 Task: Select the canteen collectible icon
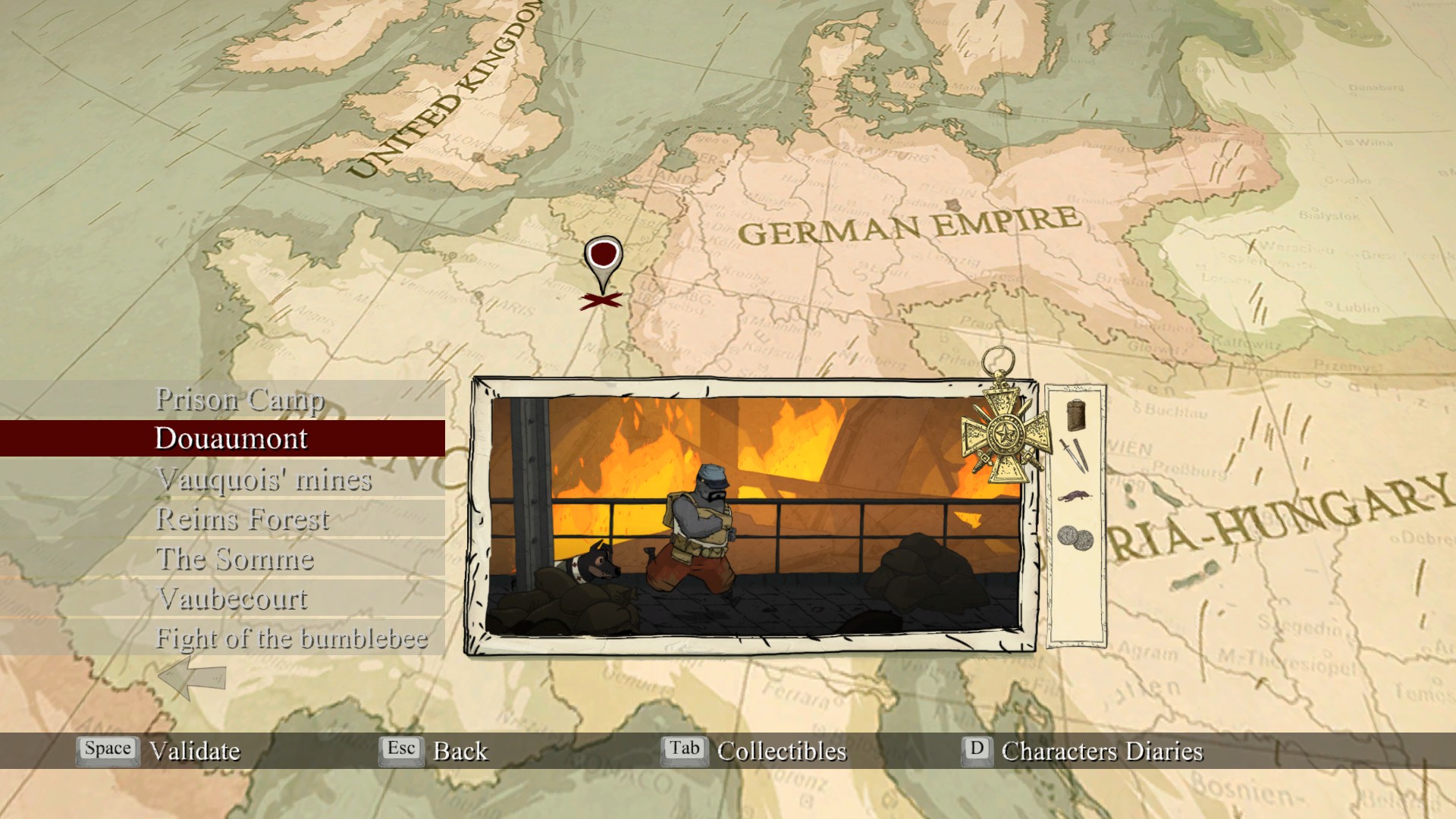(x=1075, y=415)
